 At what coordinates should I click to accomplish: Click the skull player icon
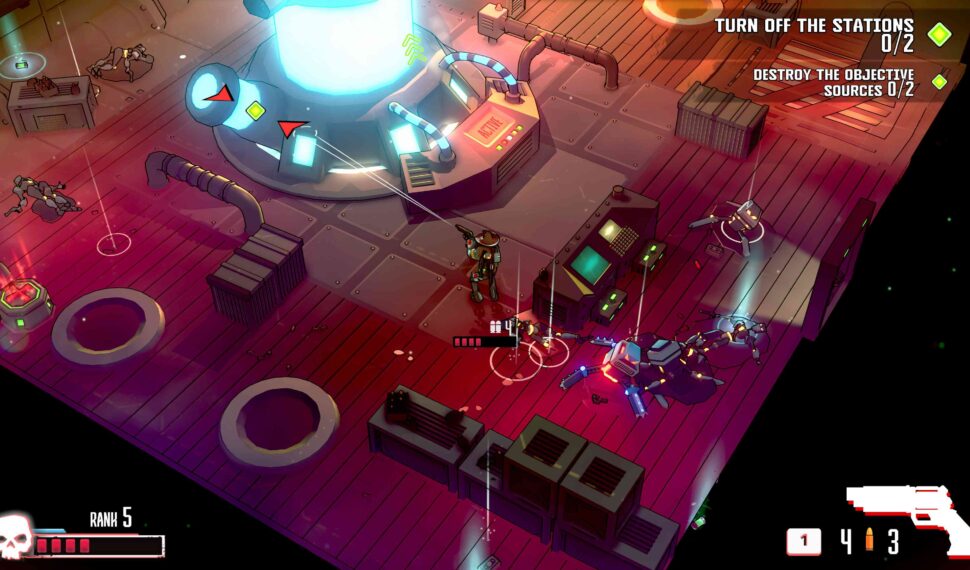[16, 537]
